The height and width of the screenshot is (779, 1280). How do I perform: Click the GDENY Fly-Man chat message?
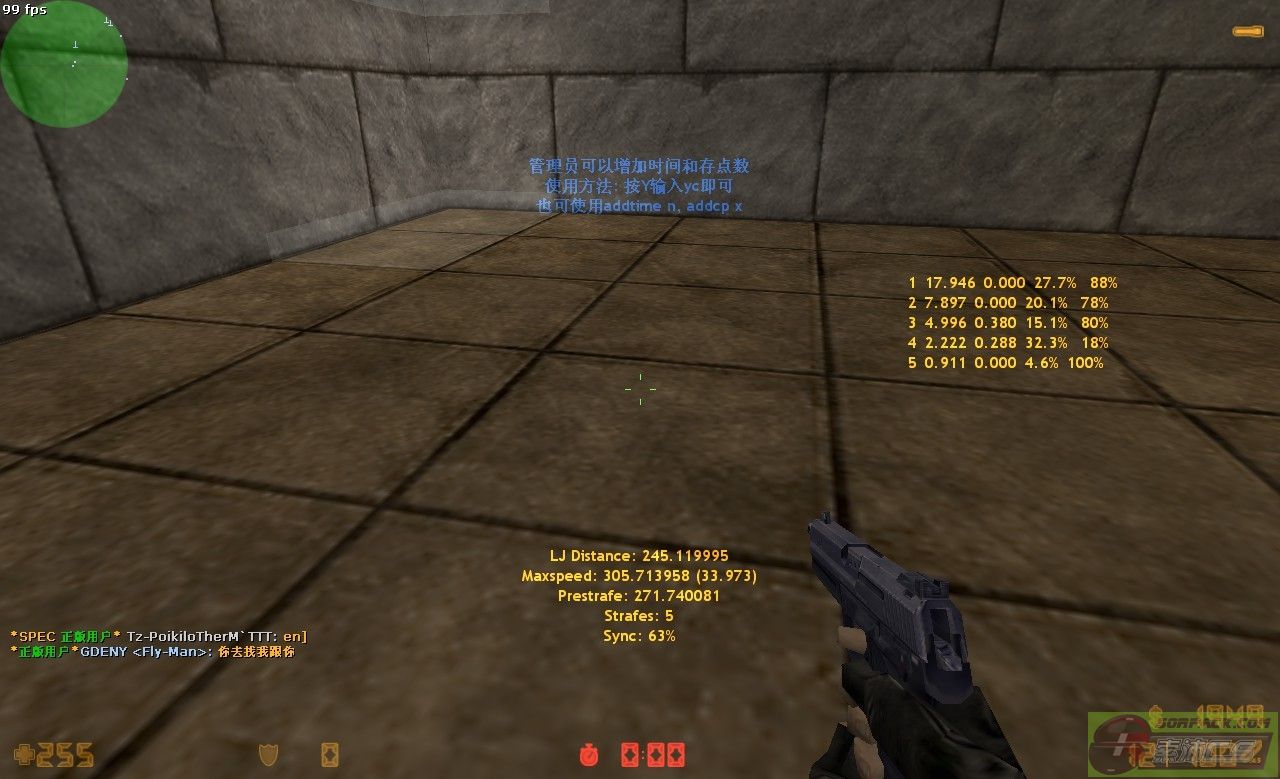(152, 652)
